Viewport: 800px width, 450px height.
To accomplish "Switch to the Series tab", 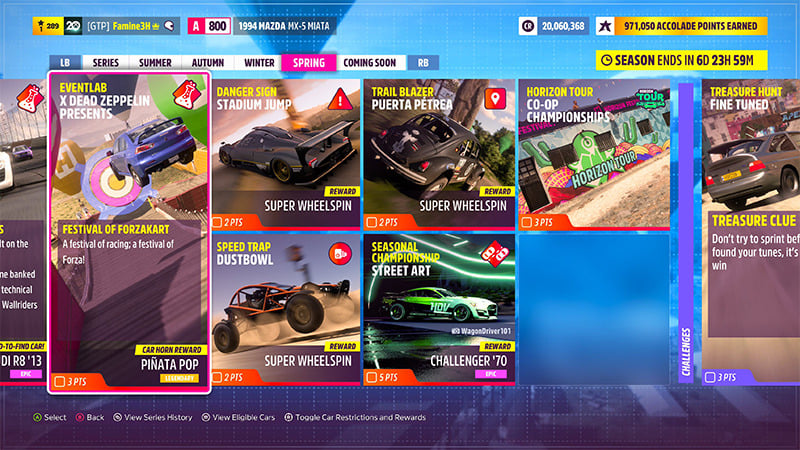I will pyautogui.click(x=106, y=62).
